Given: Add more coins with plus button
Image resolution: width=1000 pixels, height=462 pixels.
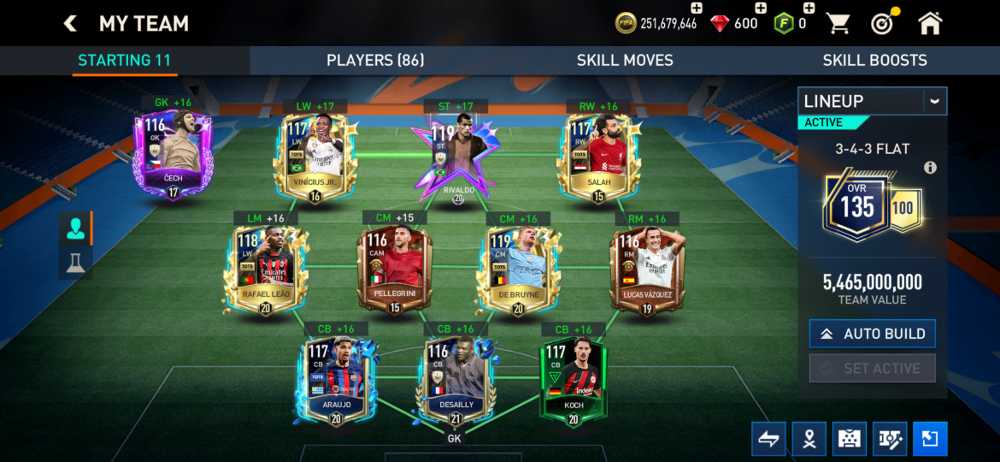Looking at the screenshot, I should 696,8.
